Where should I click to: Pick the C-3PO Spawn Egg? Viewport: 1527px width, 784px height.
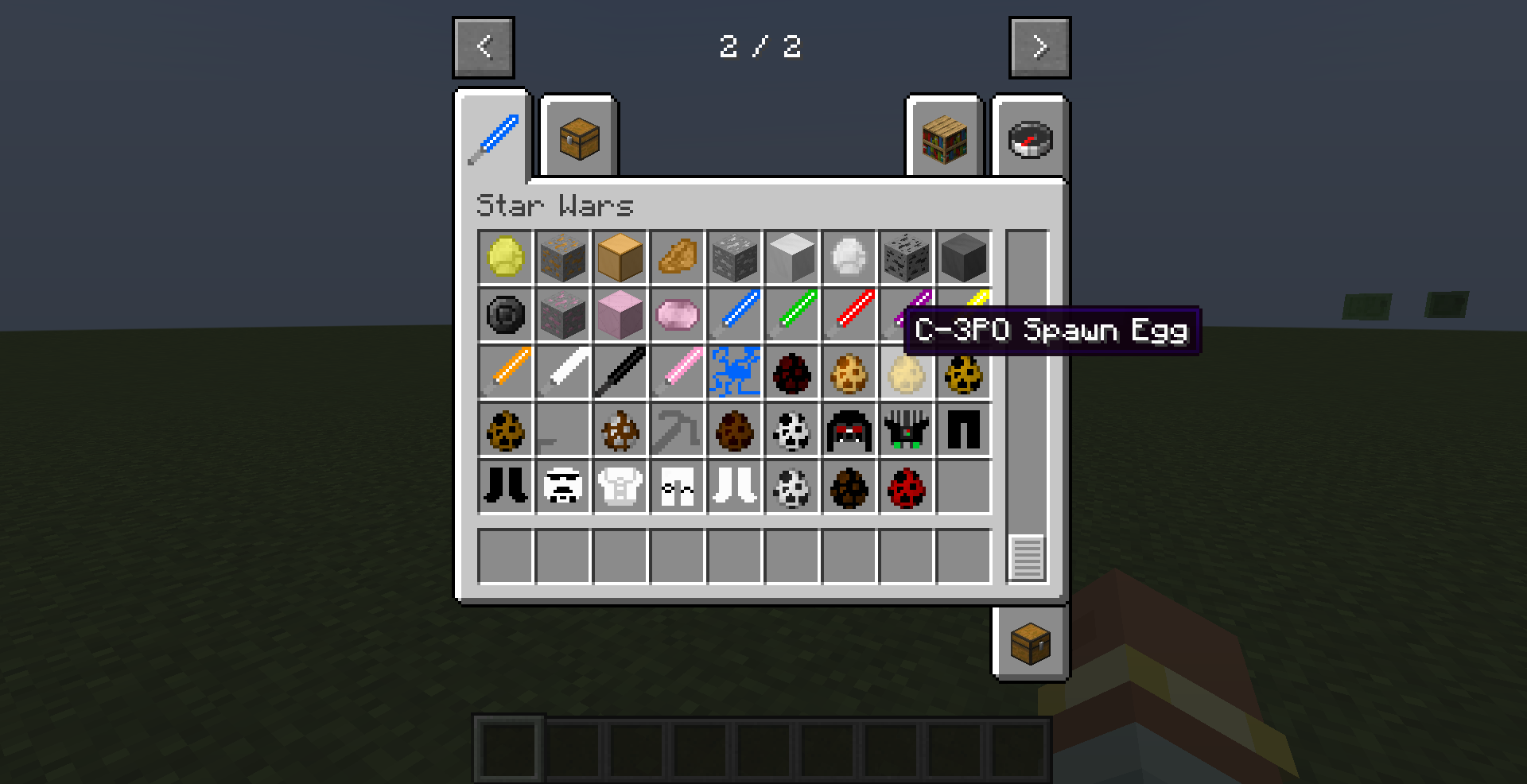pyautogui.click(x=906, y=372)
